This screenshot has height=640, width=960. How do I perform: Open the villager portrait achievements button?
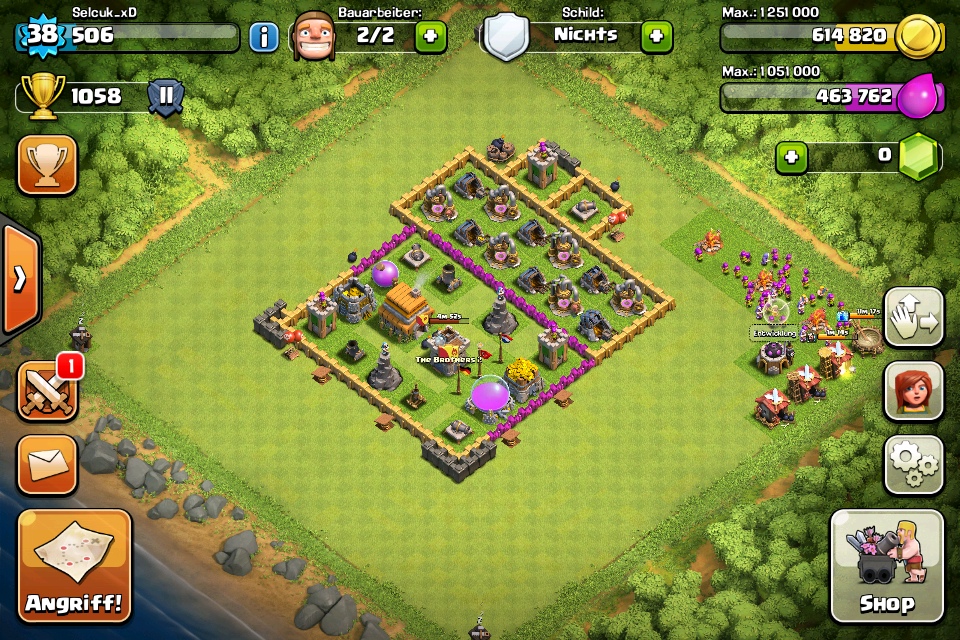coord(914,391)
